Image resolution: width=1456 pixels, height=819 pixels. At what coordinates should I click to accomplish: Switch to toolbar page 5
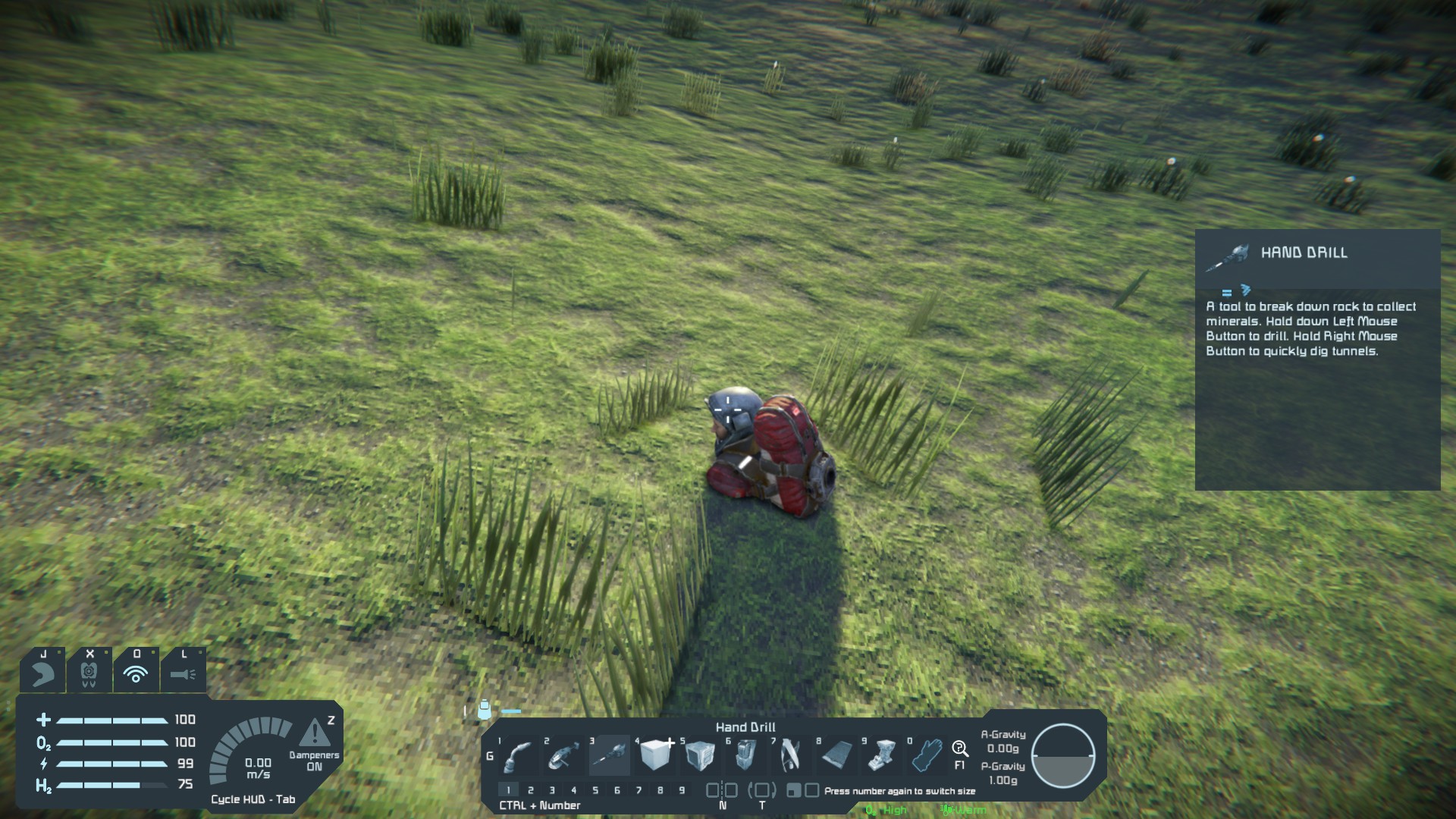point(595,790)
